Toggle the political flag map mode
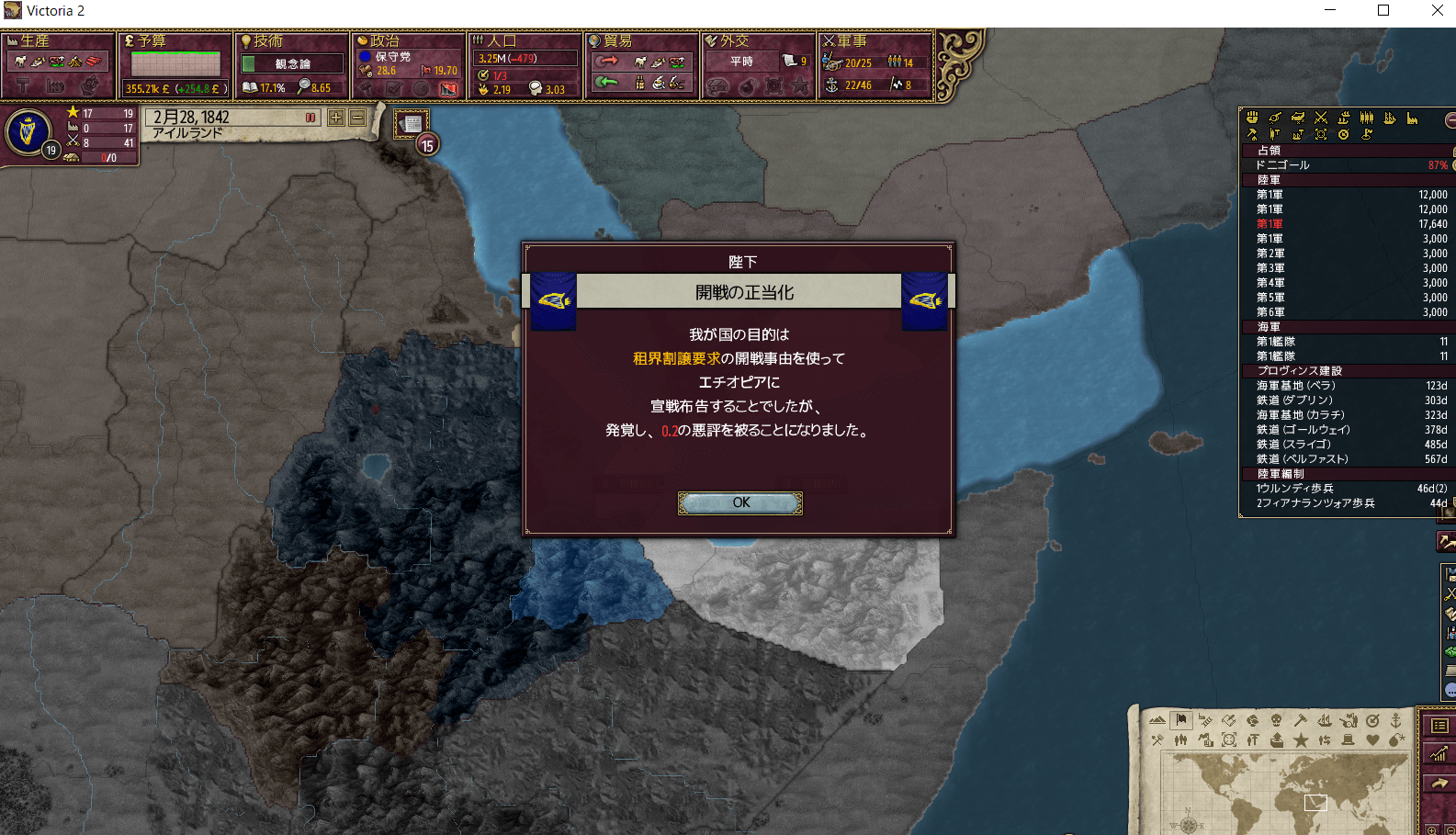Screen dimensions: 1456x835 [1181, 720]
